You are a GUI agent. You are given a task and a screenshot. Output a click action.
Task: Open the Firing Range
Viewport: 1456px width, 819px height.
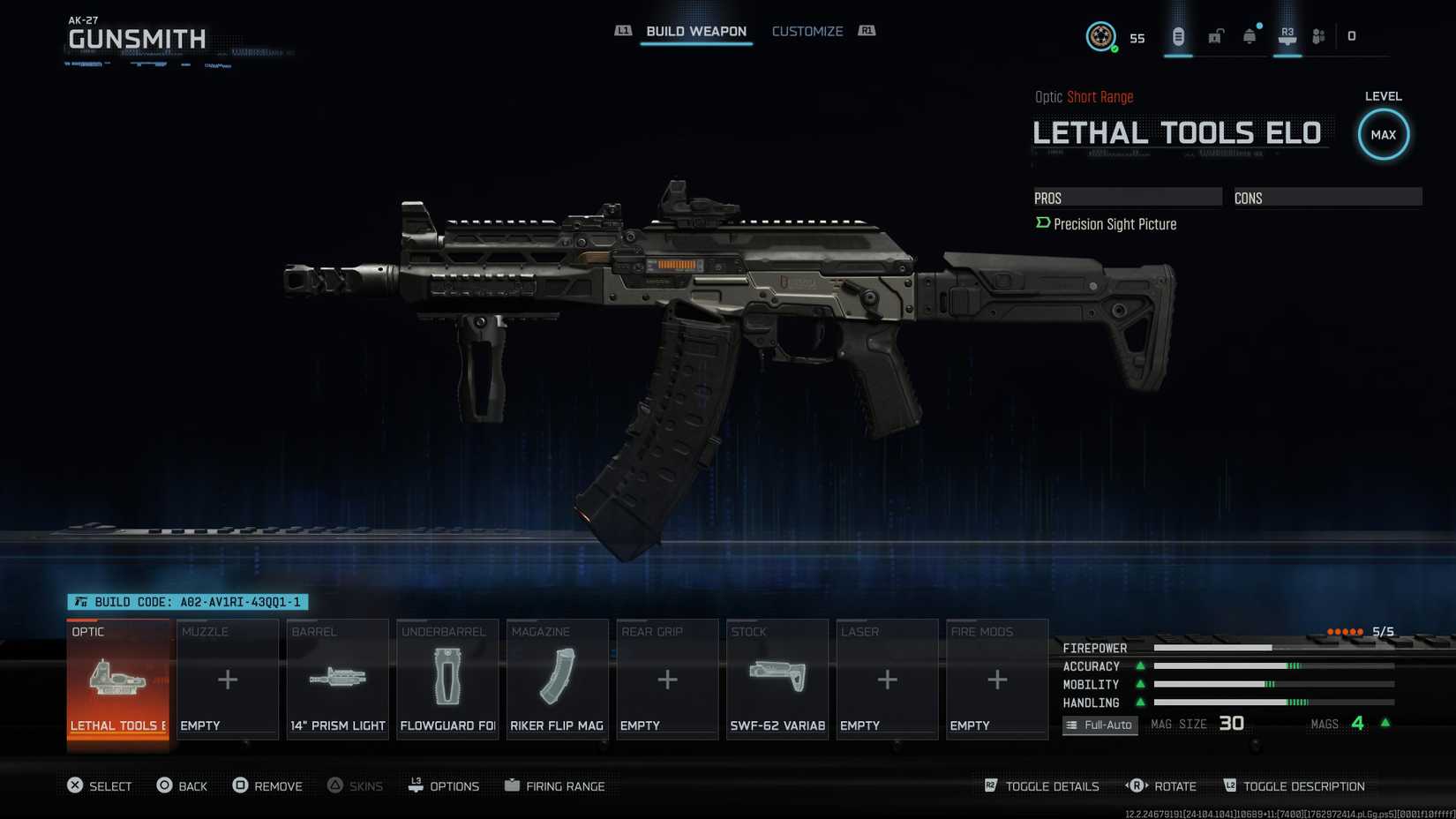point(555,786)
